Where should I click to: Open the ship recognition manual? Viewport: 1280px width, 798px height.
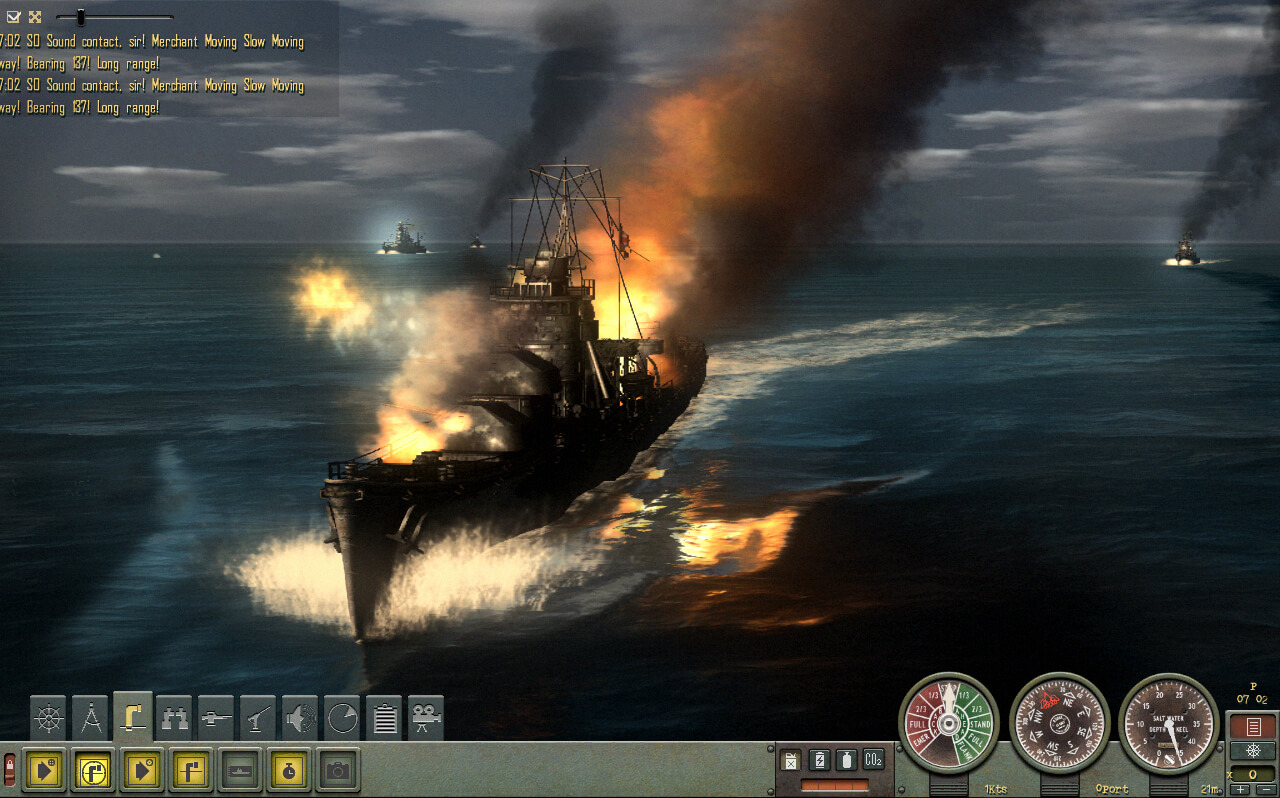pyautogui.click(x=240, y=771)
